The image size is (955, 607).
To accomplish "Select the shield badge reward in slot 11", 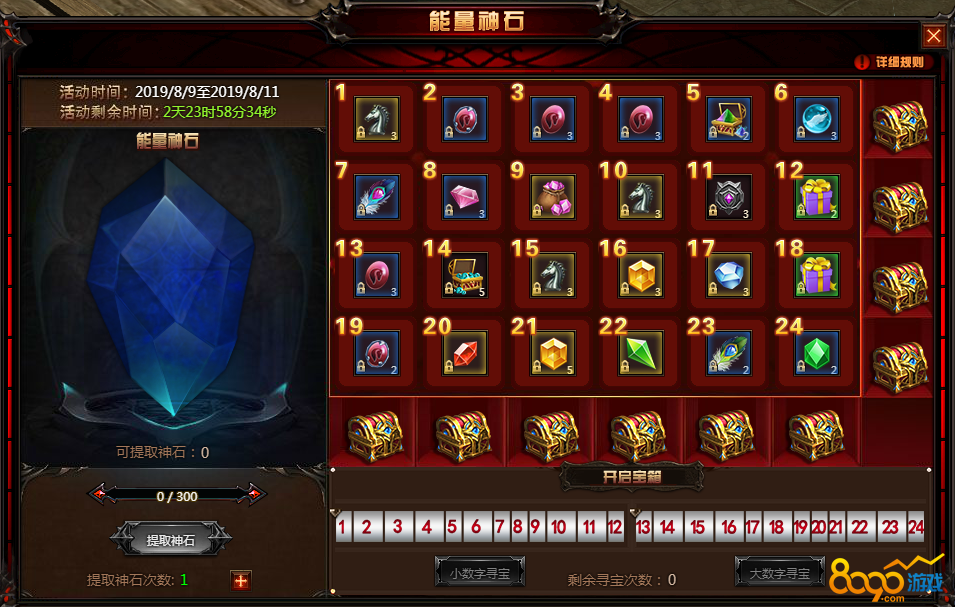I will pyautogui.click(x=729, y=197).
